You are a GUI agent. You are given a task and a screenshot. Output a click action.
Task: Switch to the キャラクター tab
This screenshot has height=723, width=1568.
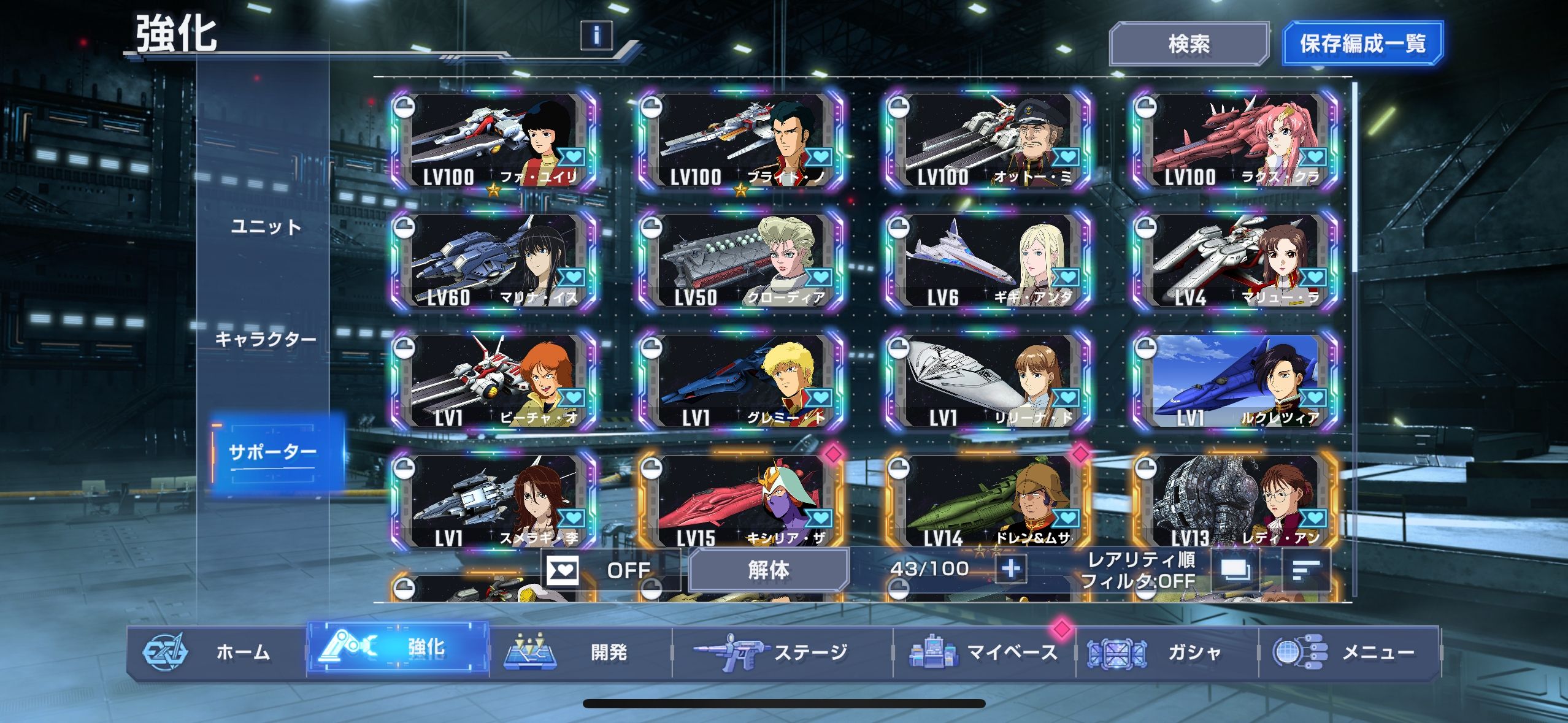[266, 339]
